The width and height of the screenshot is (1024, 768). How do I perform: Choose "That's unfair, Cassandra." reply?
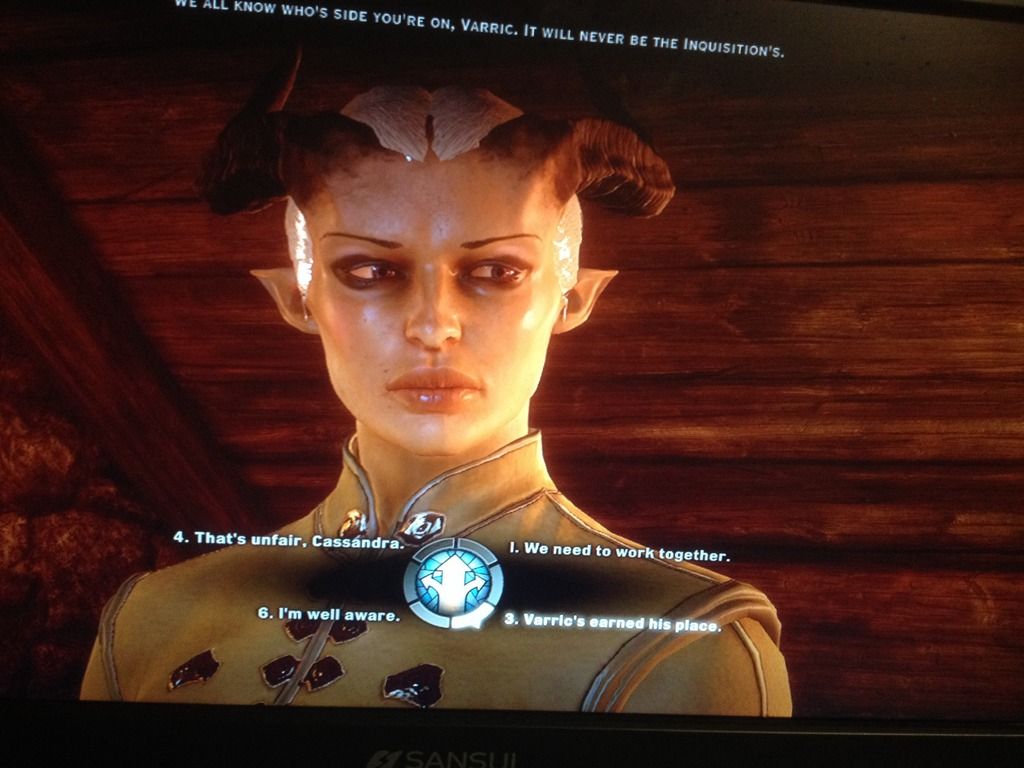point(289,539)
